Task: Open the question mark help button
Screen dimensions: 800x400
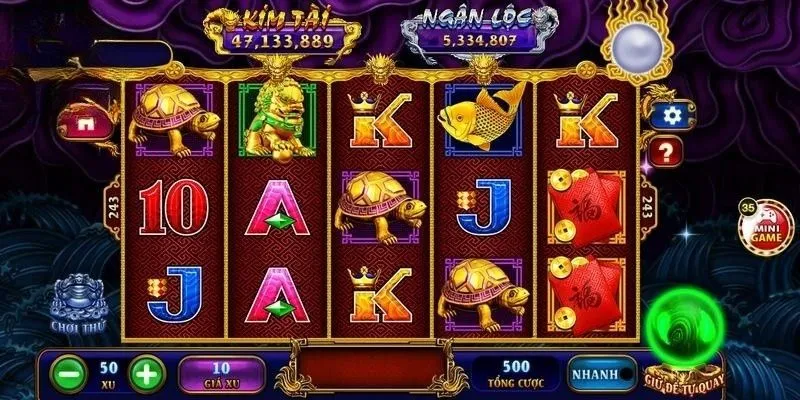Action: (x=667, y=152)
